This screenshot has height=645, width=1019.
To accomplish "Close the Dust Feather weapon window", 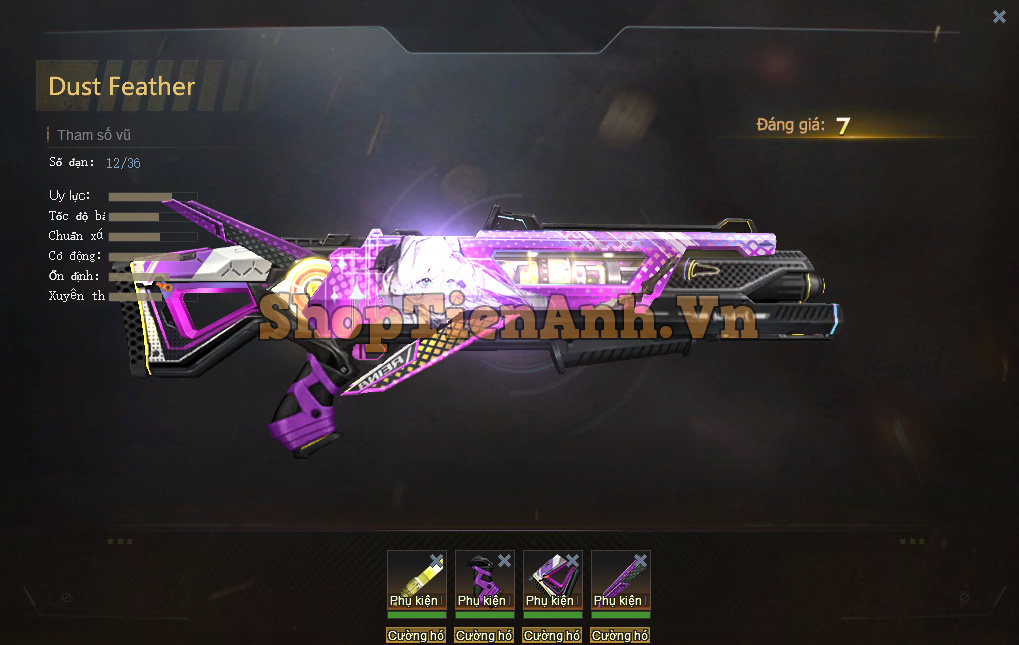I will (999, 16).
